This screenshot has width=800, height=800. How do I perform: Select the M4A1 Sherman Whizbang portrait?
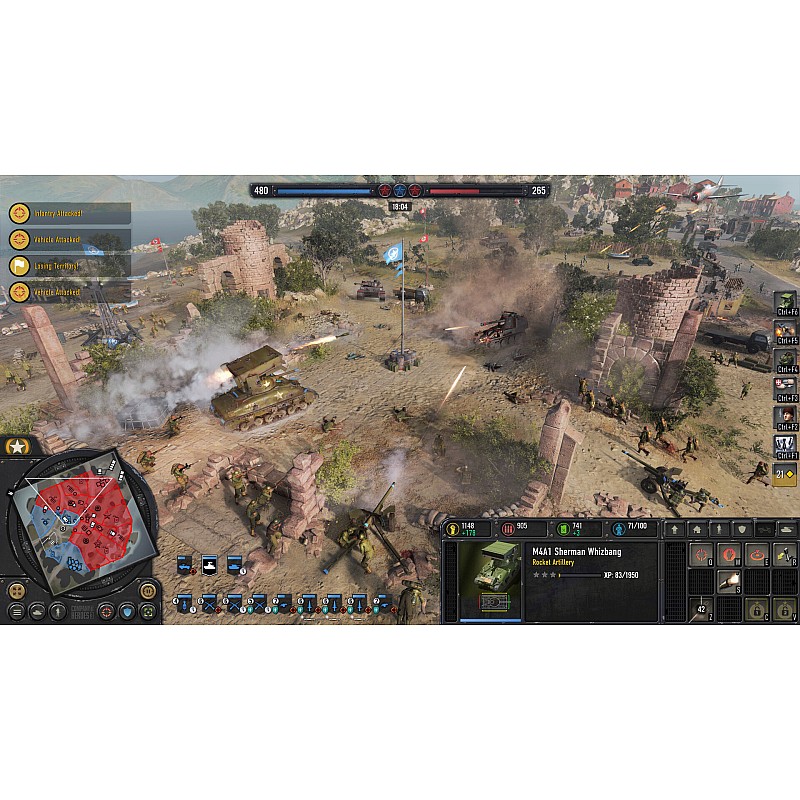pos(489,581)
